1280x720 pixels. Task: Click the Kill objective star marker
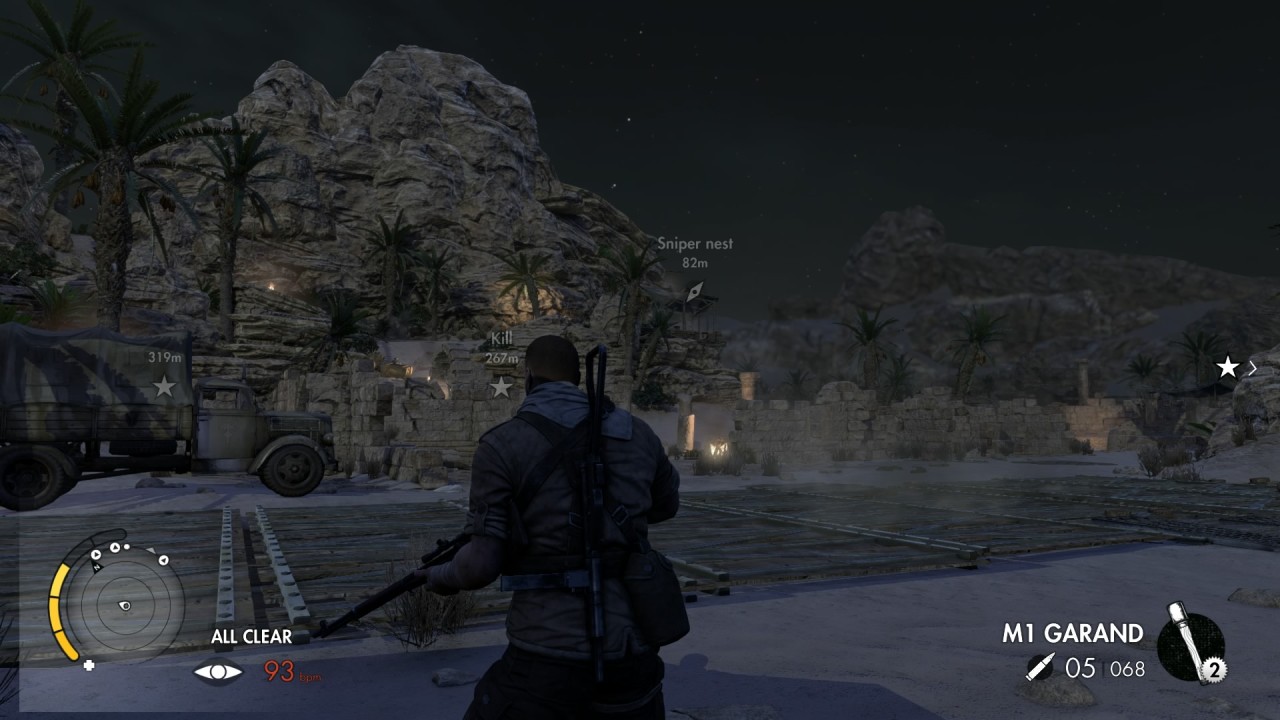click(500, 386)
